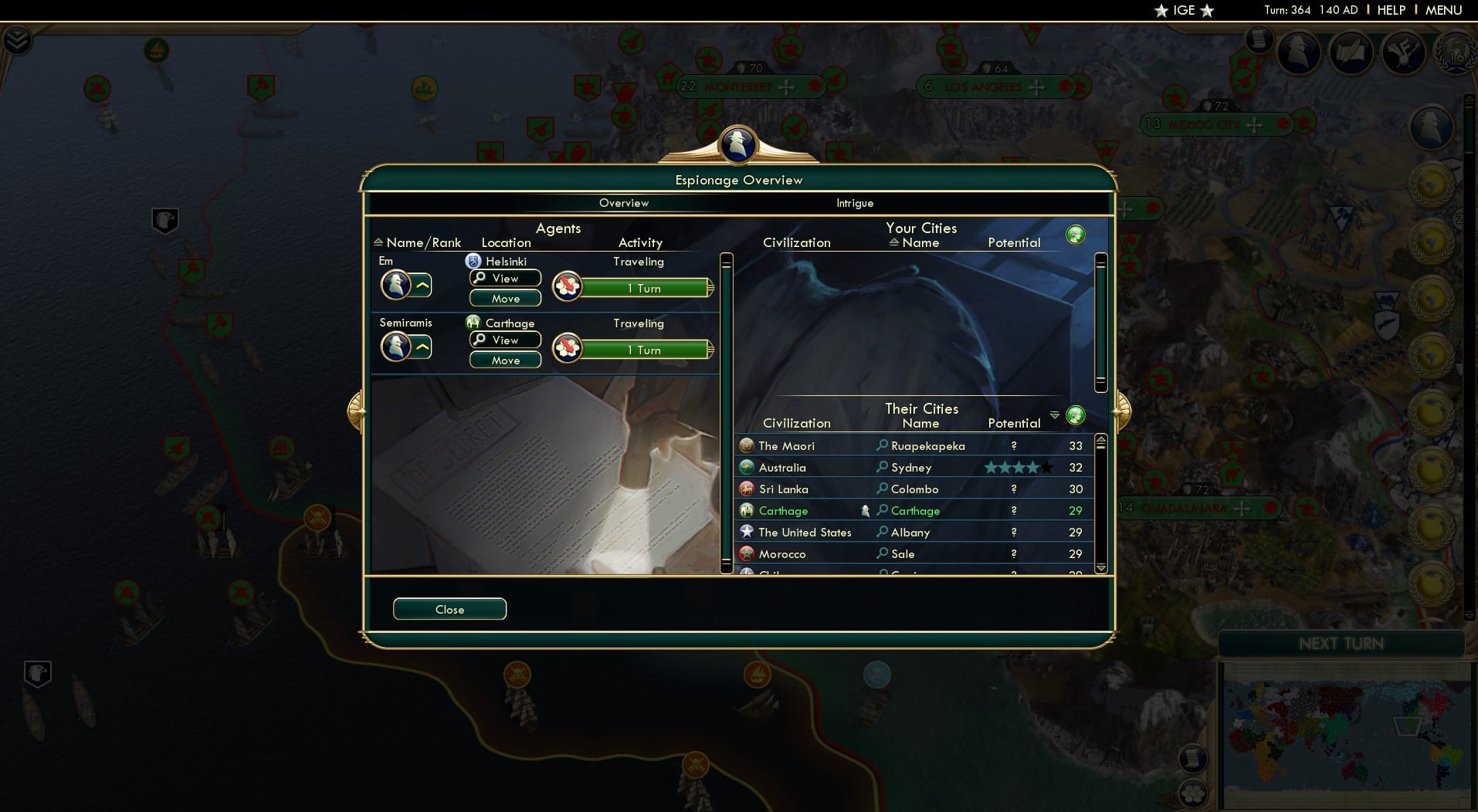Expand Semiramis' promotion chevron
Image resolution: width=1478 pixels, height=812 pixels.
point(423,347)
